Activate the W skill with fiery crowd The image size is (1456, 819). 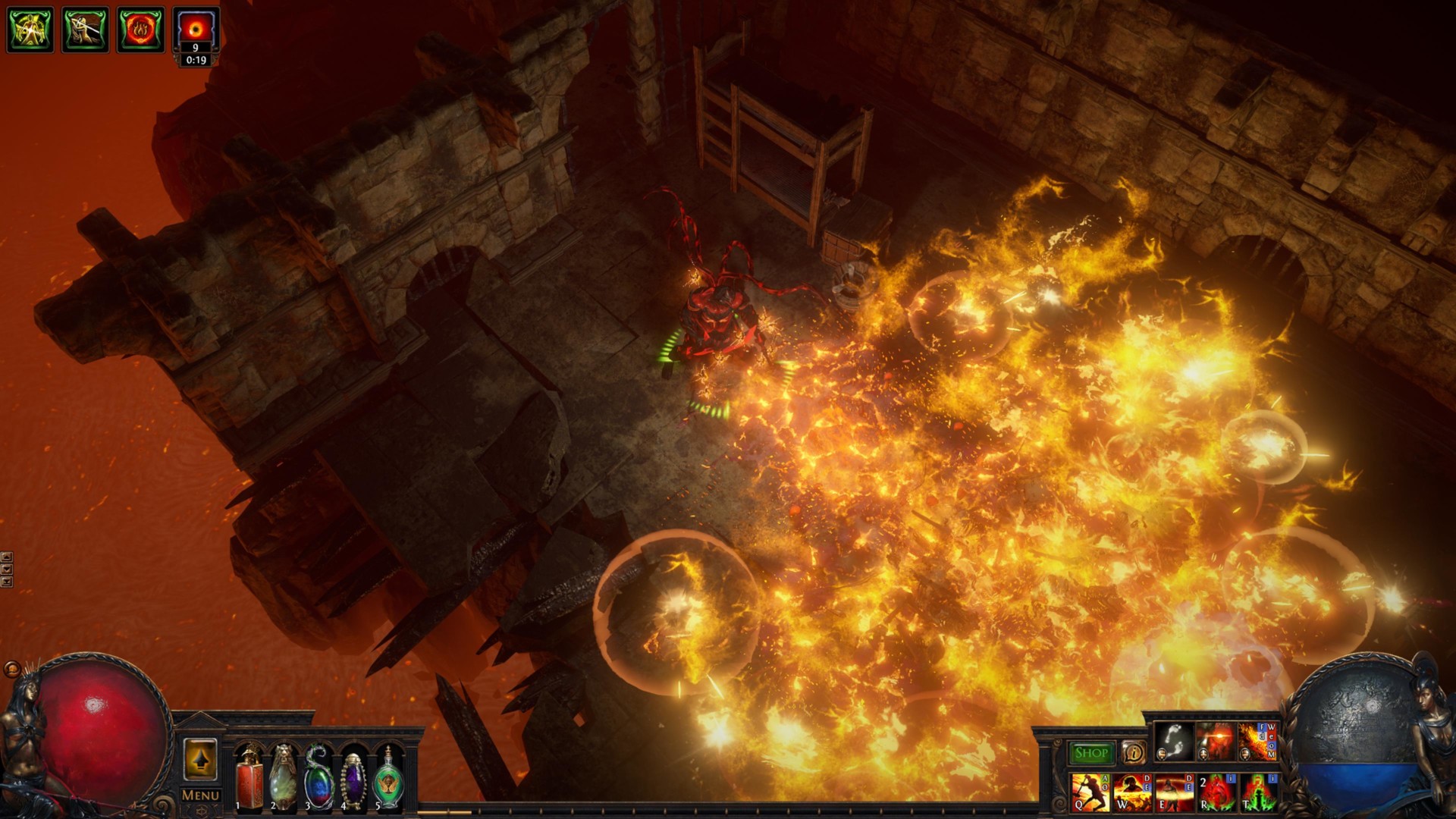(1132, 792)
